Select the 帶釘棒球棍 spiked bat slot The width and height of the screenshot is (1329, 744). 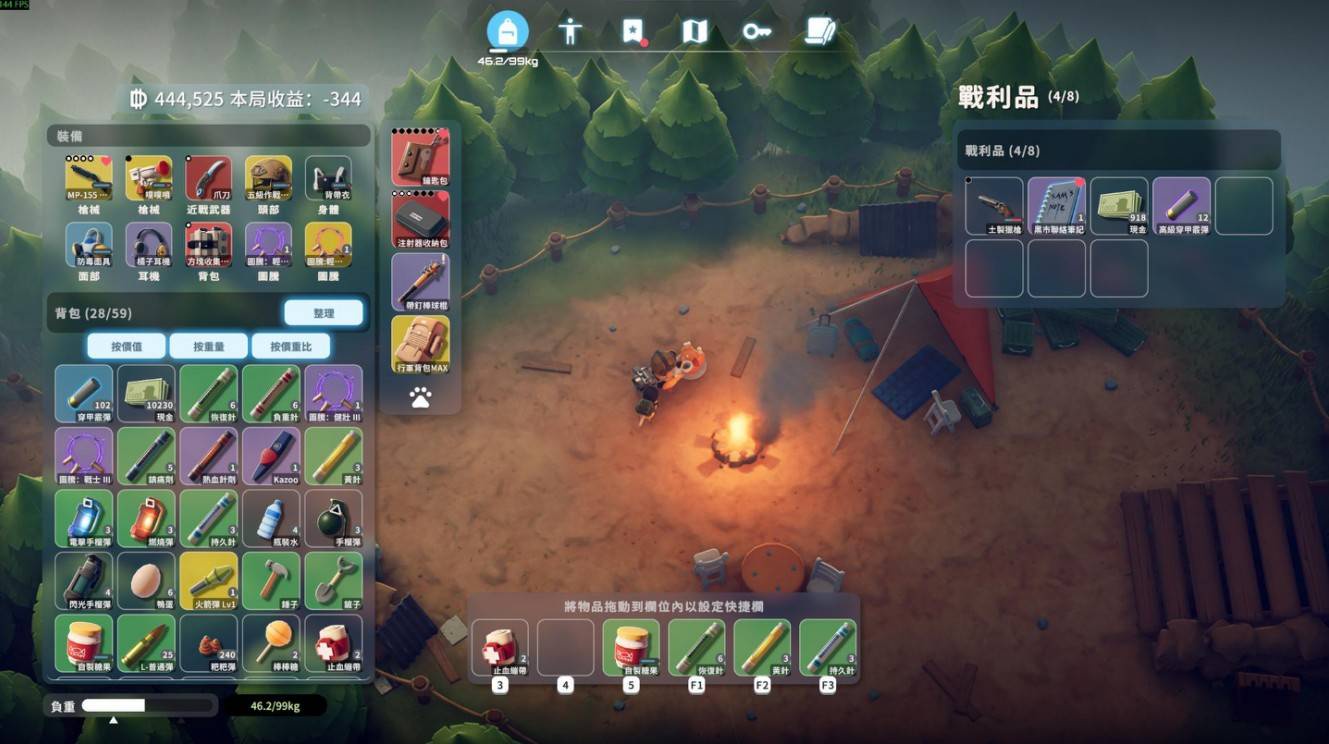point(420,281)
